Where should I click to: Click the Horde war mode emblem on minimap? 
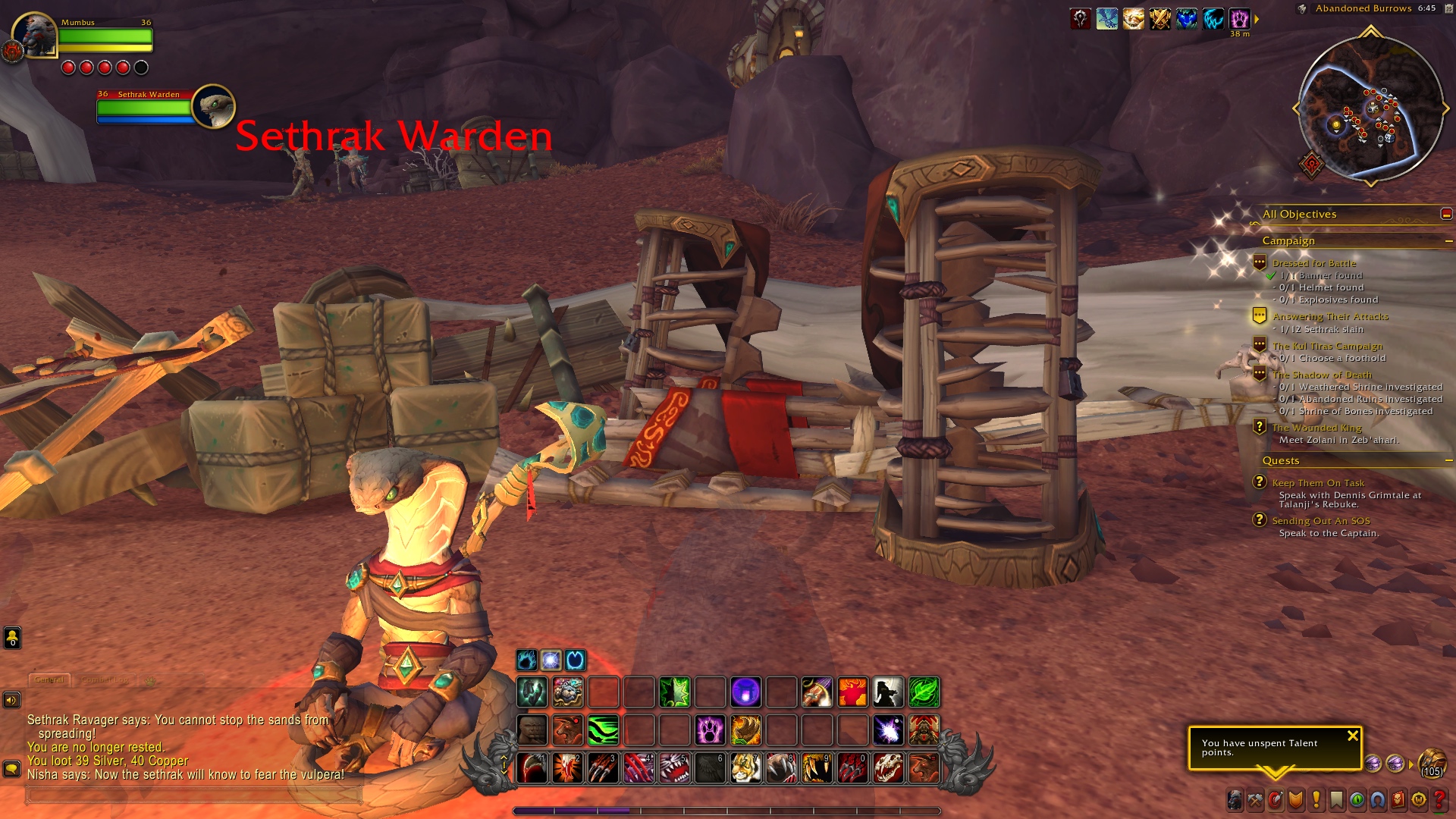click(1311, 163)
